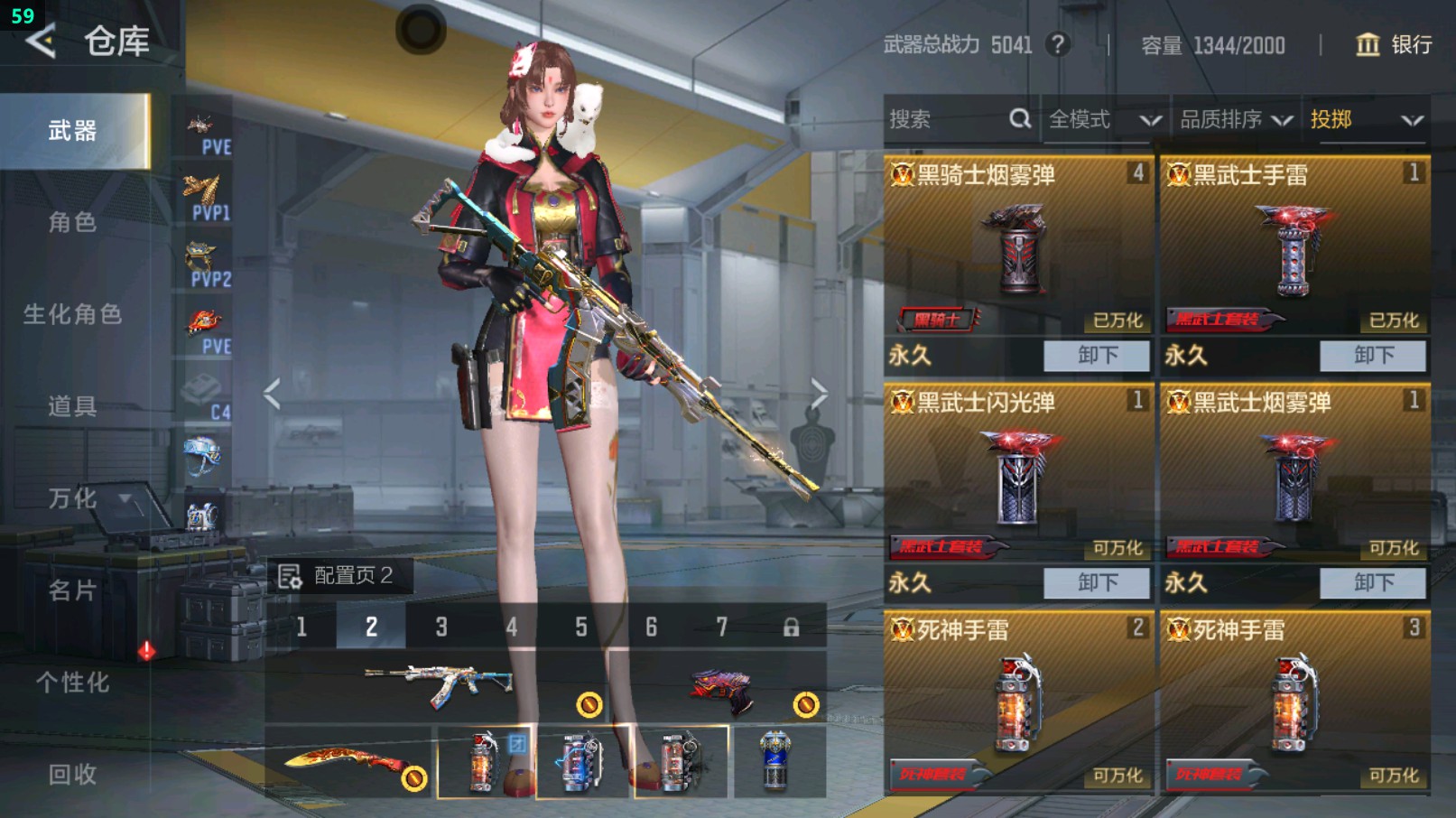Click 卸下 on 黑武士手雷
Screen dimensions: 1456x818
[1373, 355]
